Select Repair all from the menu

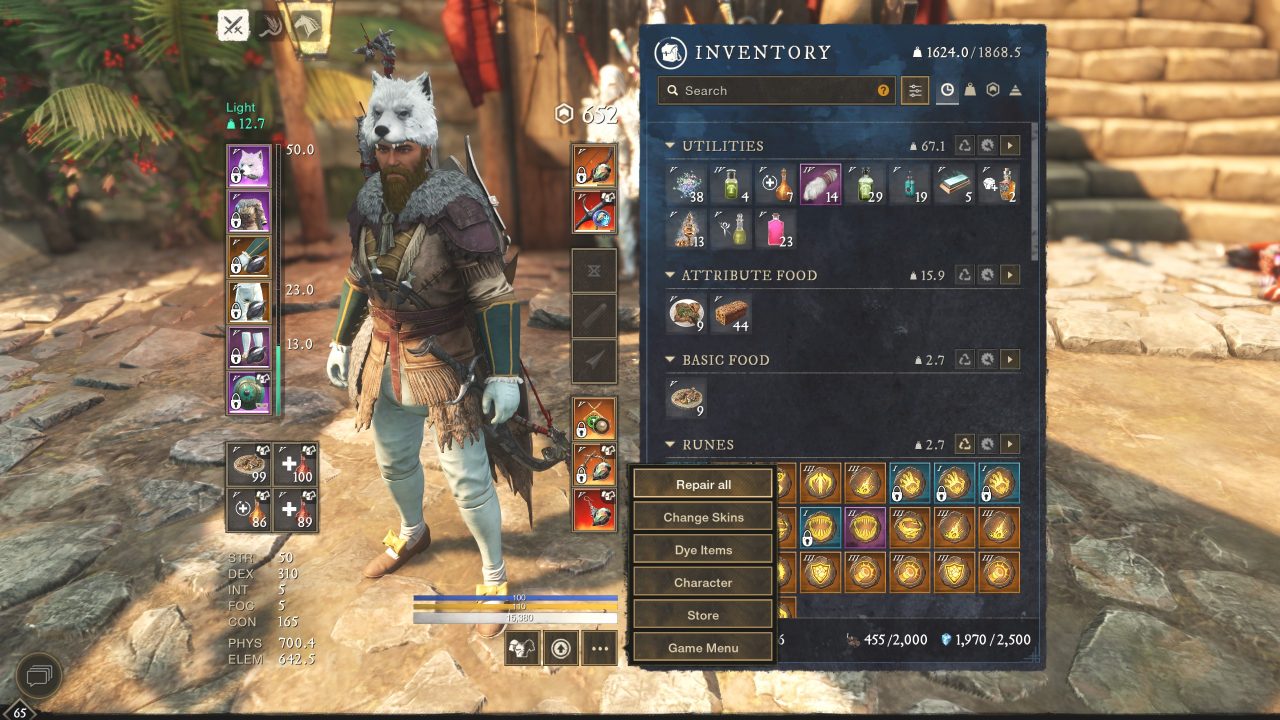pos(702,484)
